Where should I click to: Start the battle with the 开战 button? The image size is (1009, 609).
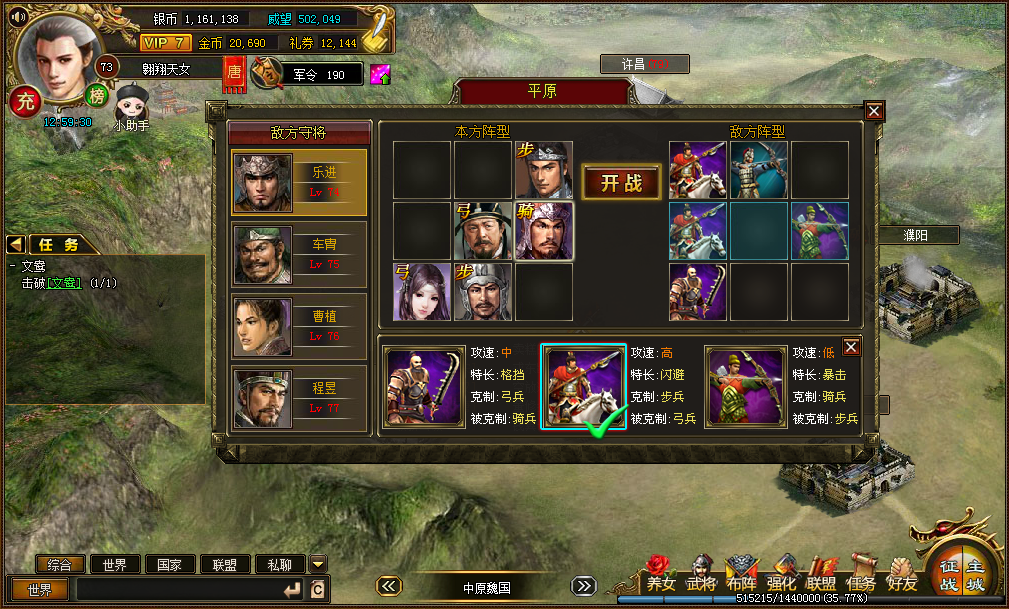[621, 182]
